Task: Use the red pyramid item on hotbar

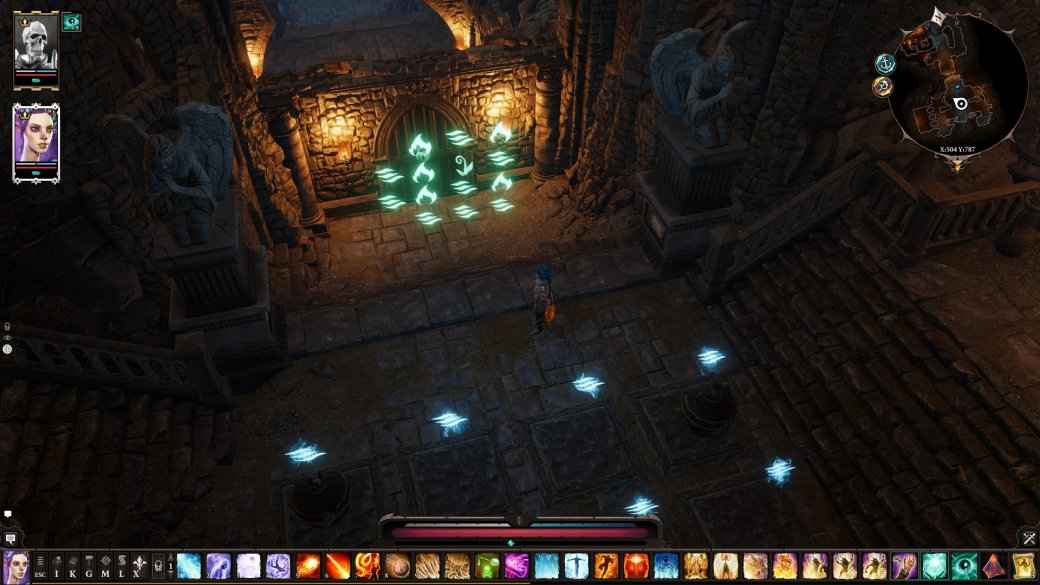Action: 992,567
